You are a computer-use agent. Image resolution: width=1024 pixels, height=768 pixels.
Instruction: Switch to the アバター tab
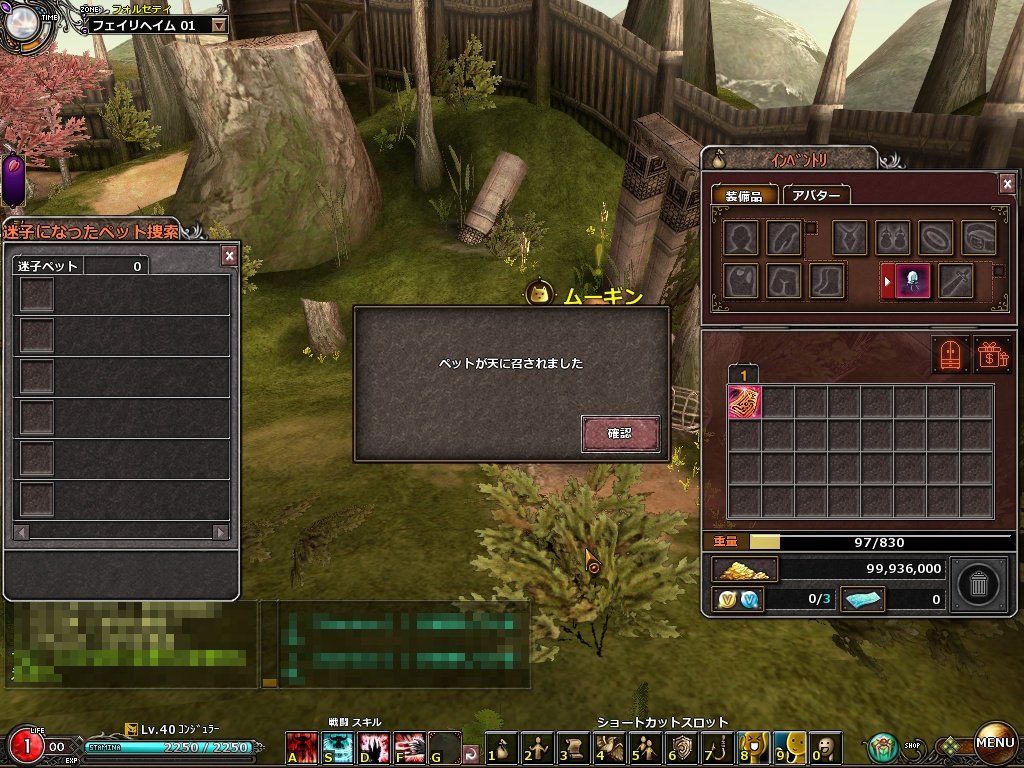point(816,196)
